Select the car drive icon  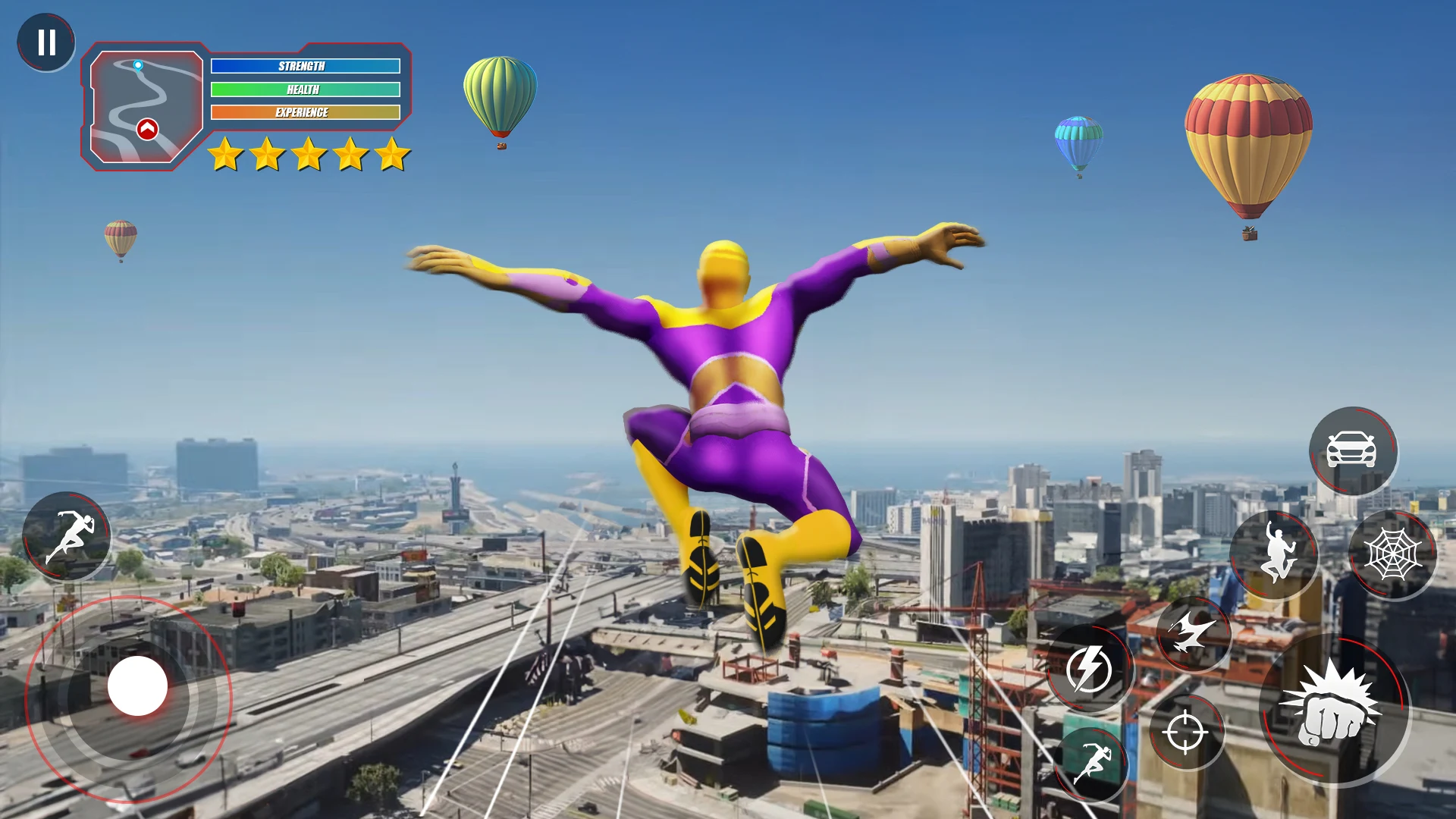click(1354, 451)
